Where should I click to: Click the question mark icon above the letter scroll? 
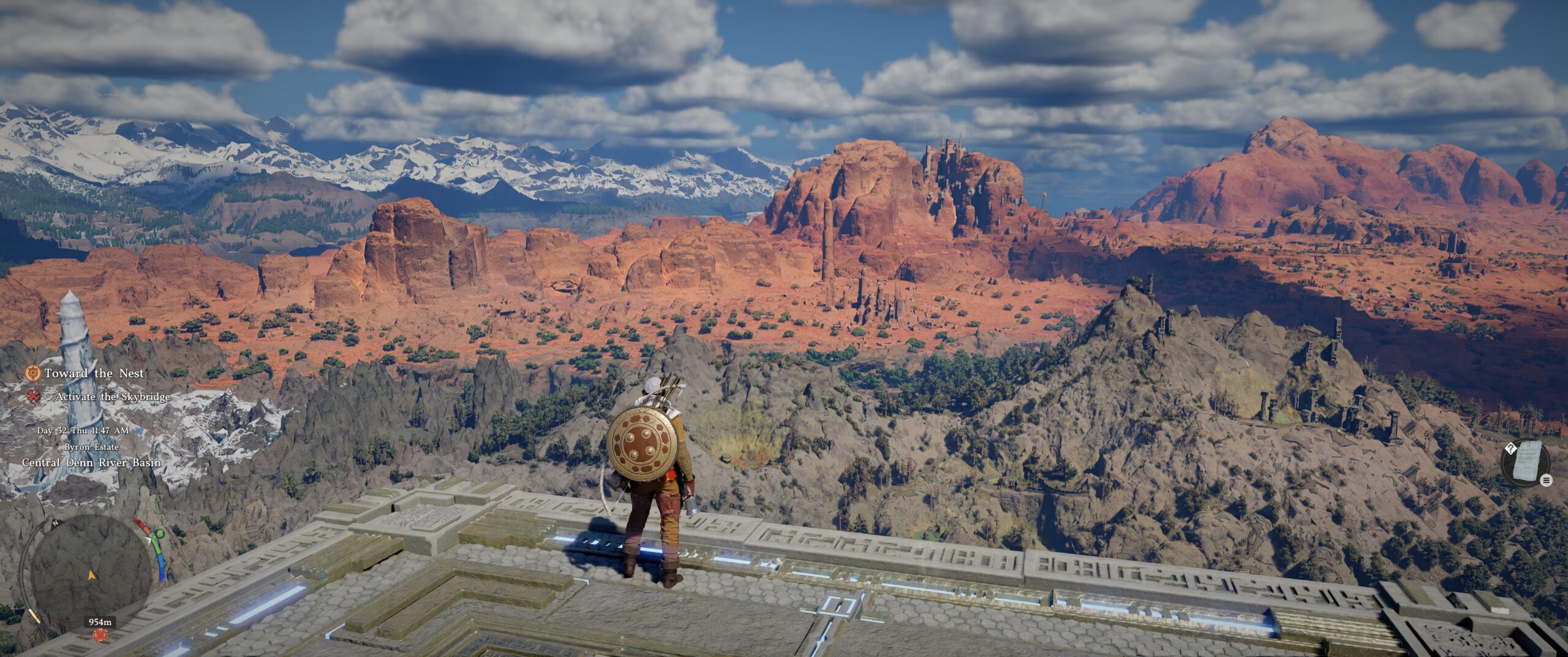click(1511, 449)
